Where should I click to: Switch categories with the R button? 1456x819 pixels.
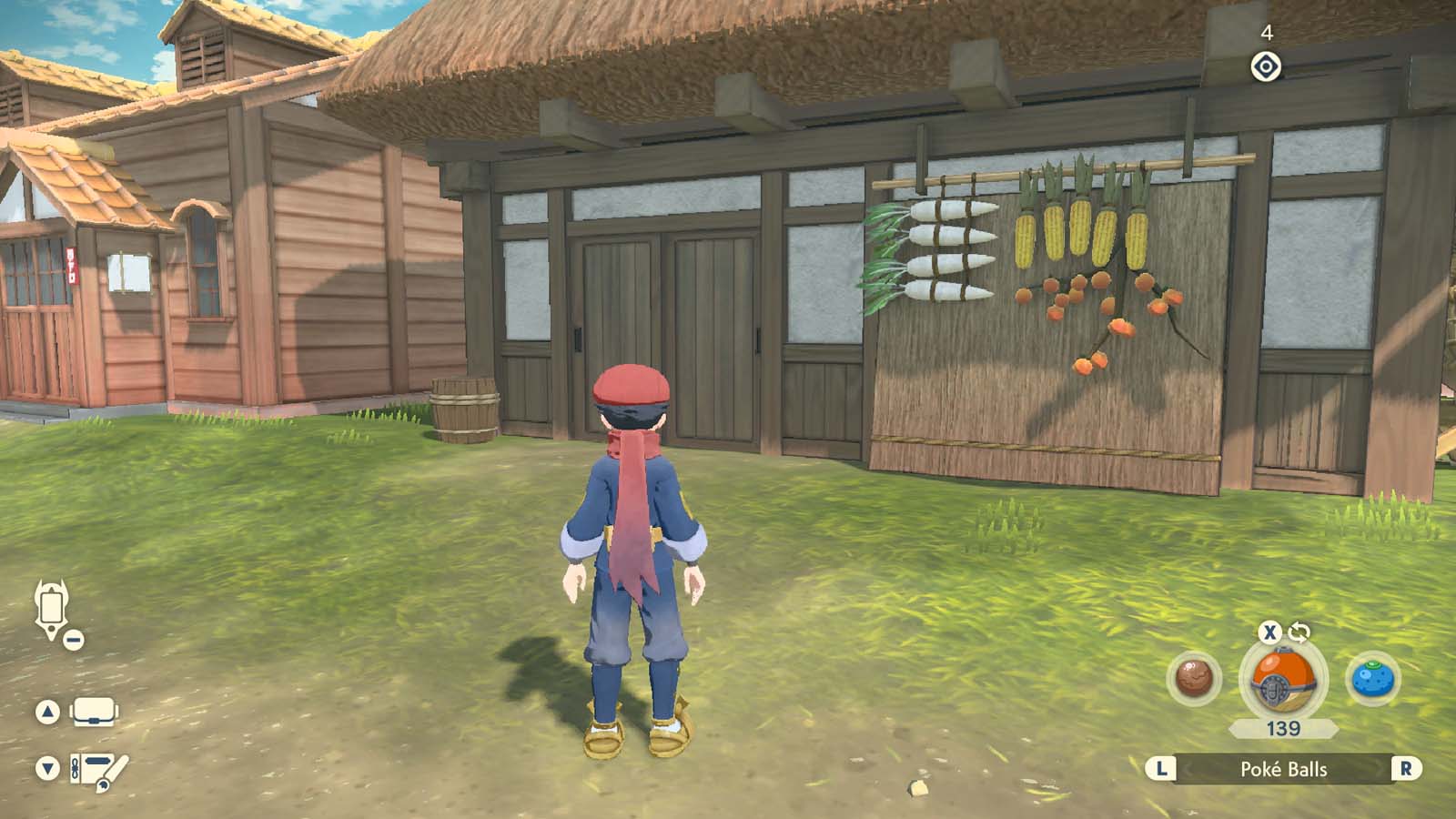[x=1404, y=768]
